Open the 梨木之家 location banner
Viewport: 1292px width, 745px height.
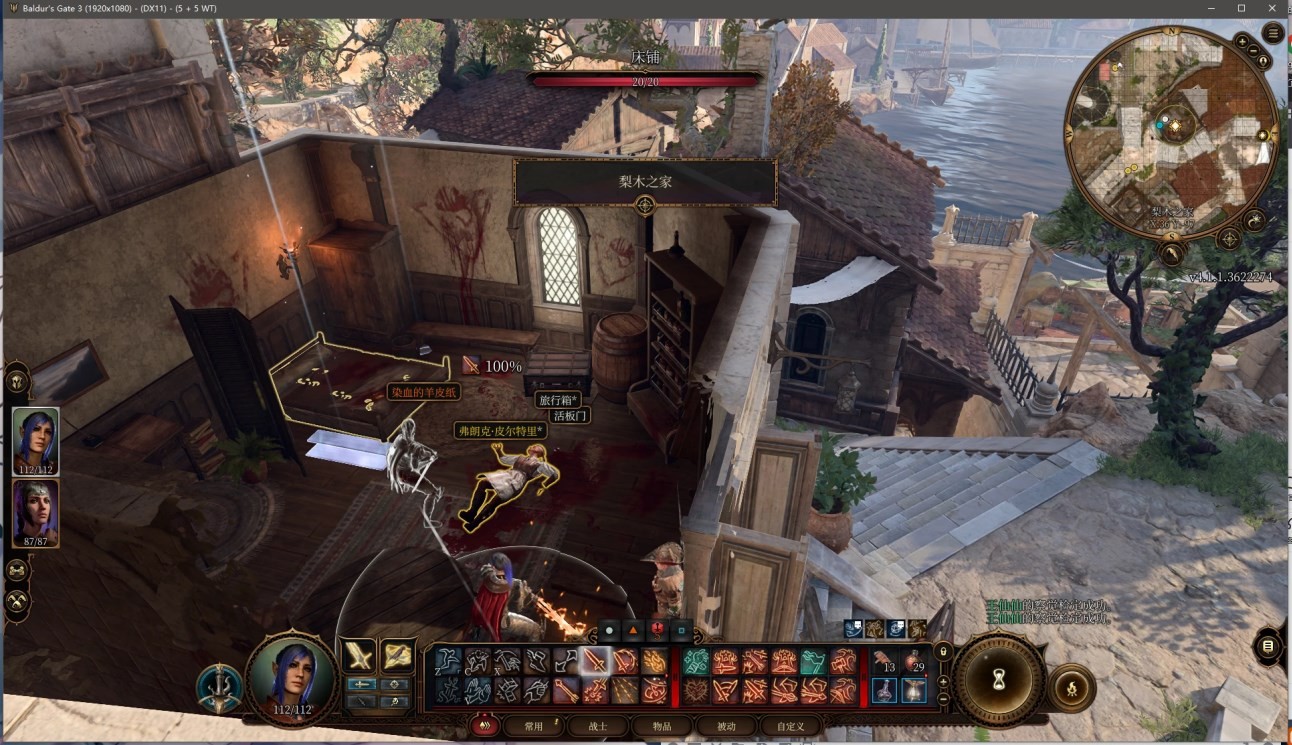pyautogui.click(x=645, y=183)
